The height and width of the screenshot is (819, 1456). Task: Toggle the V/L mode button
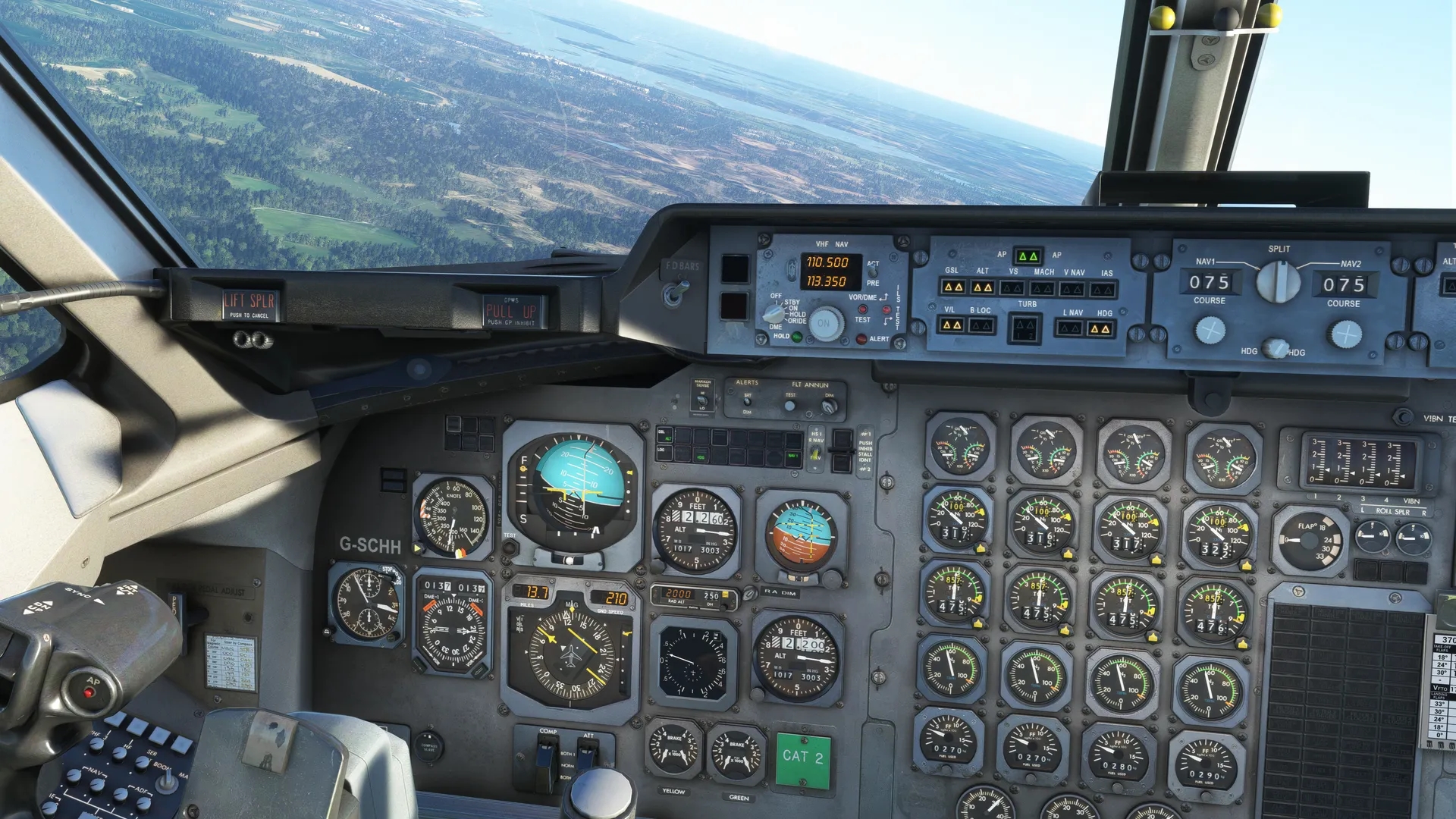[x=951, y=325]
